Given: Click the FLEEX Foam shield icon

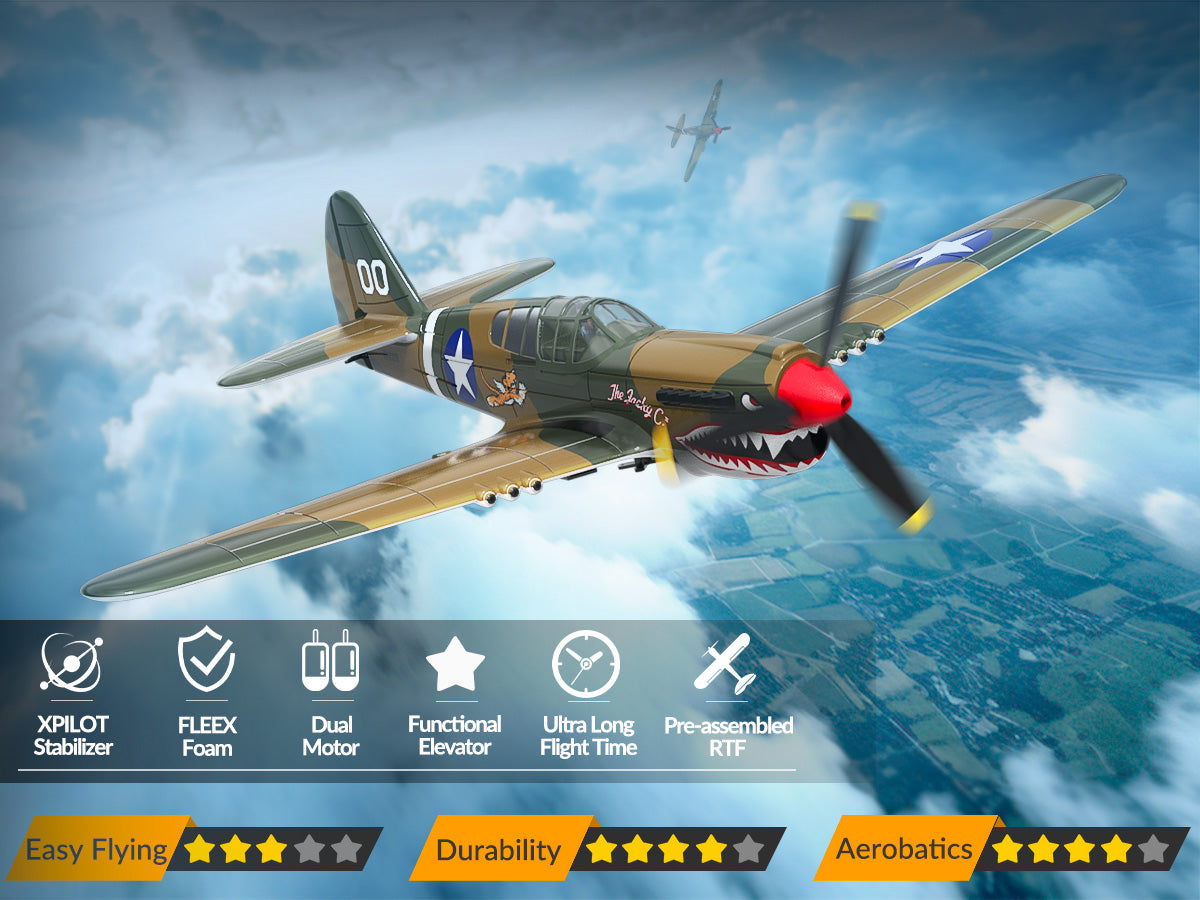Looking at the screenshot, I should click(x=206, y=660).
